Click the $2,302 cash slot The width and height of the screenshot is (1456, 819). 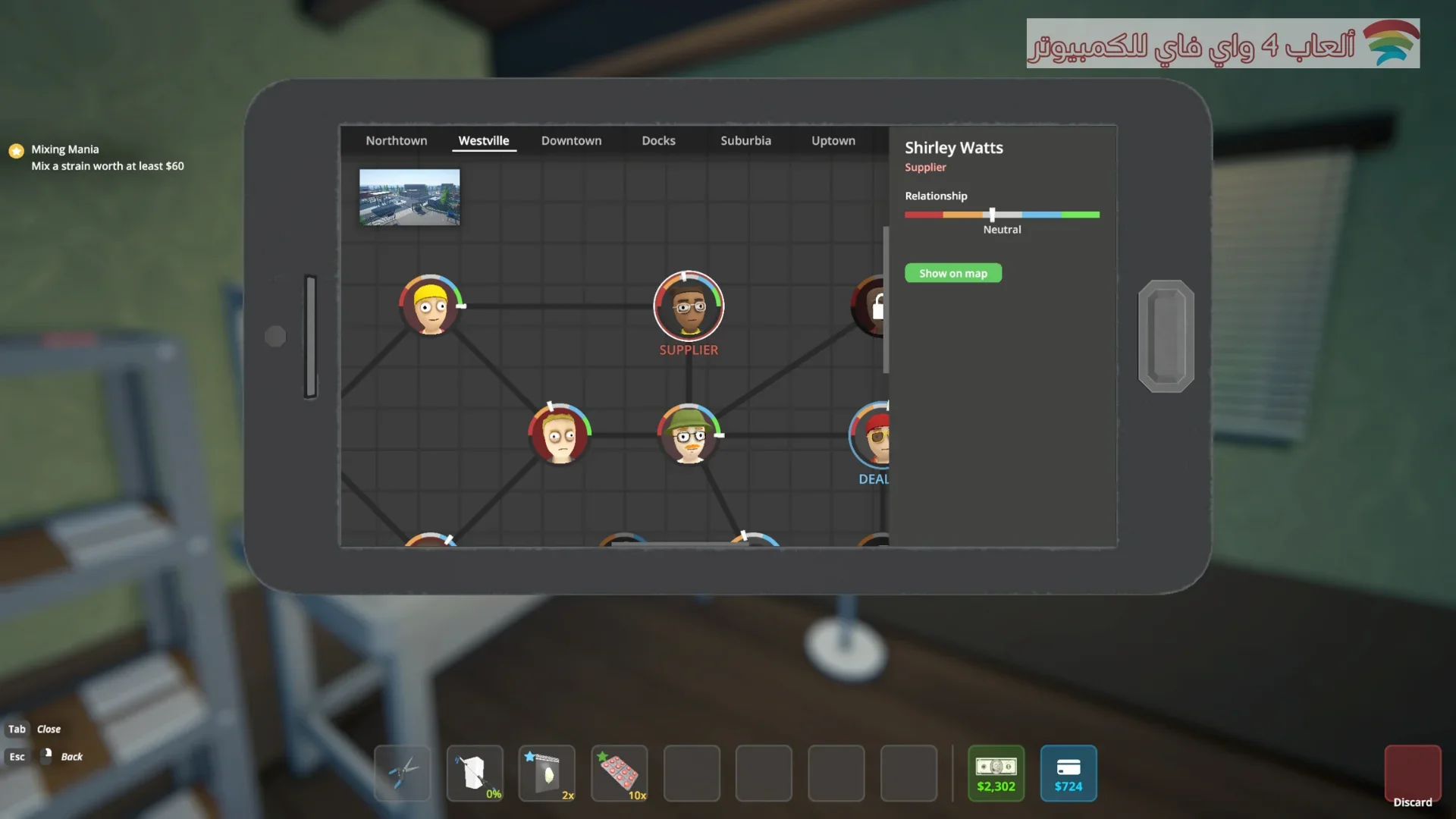[996, 773]
